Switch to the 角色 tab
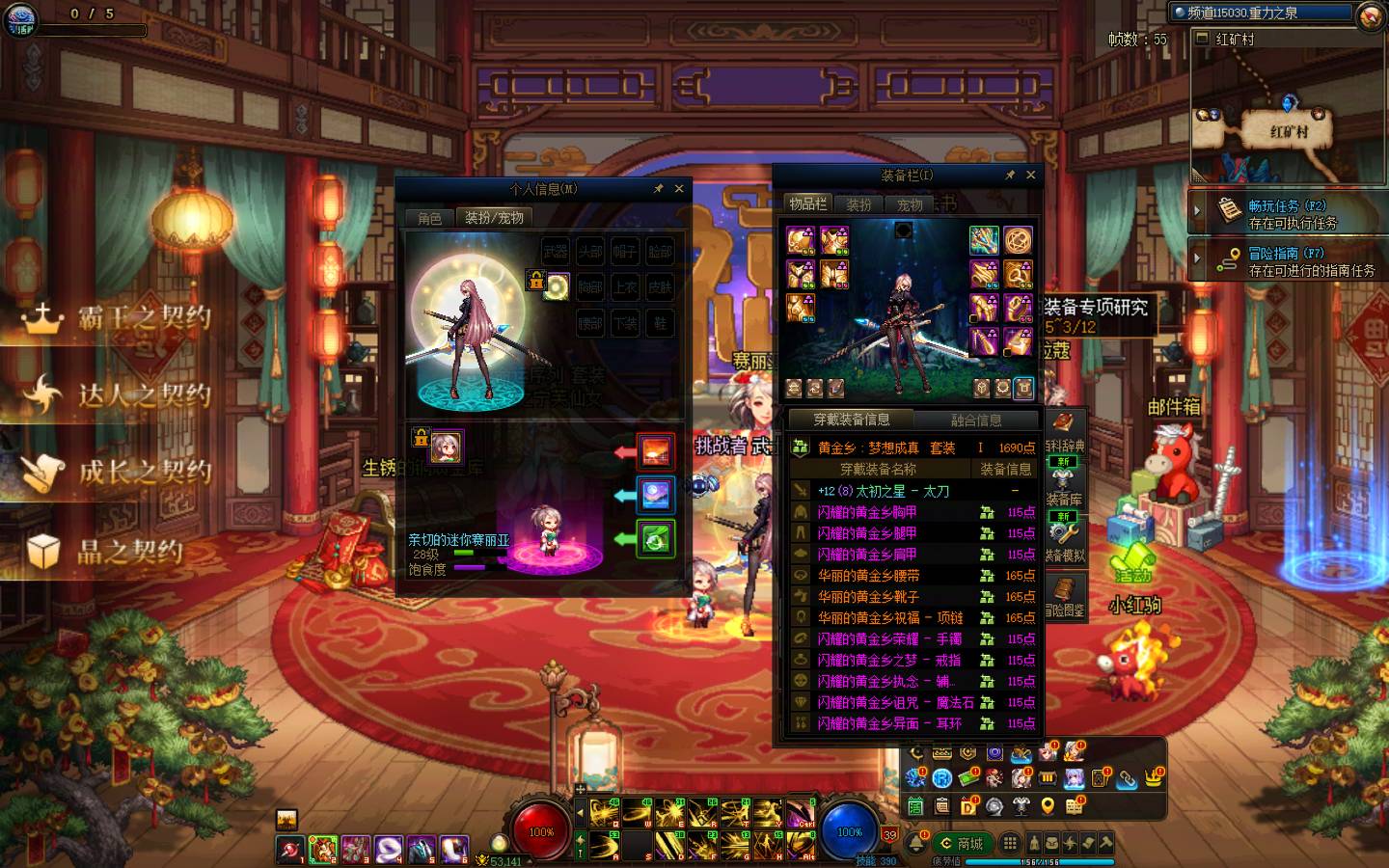Viewport: 1389px width, 868px height. (429, 218)
